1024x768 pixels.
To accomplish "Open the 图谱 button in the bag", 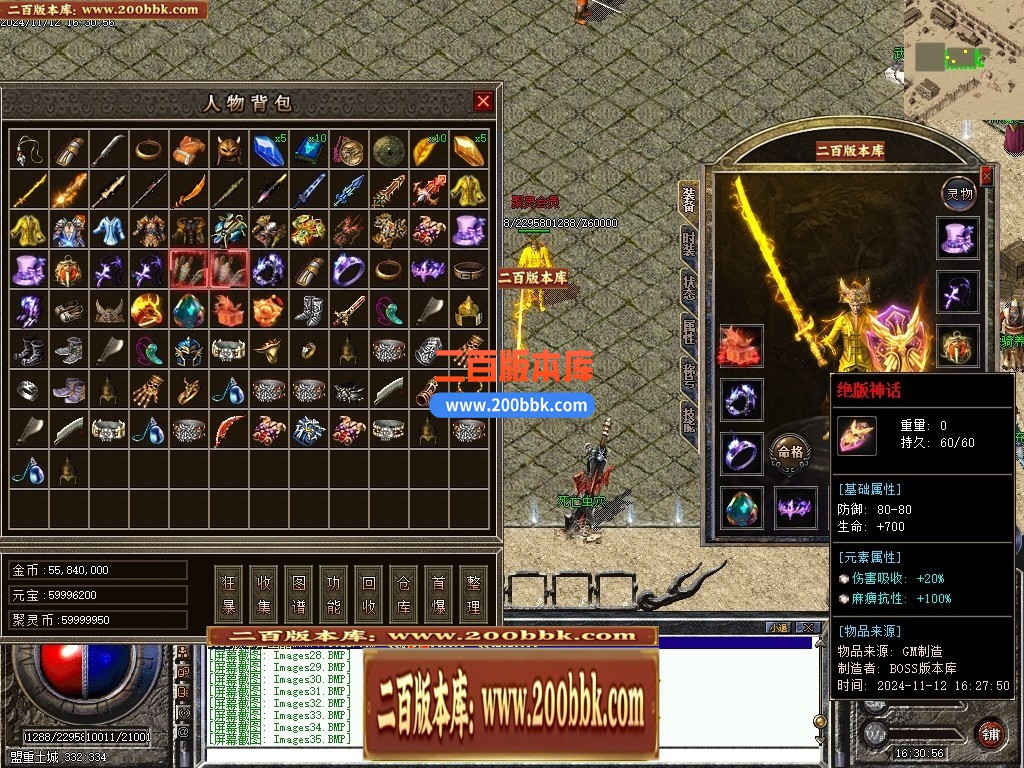I will 299,594.
